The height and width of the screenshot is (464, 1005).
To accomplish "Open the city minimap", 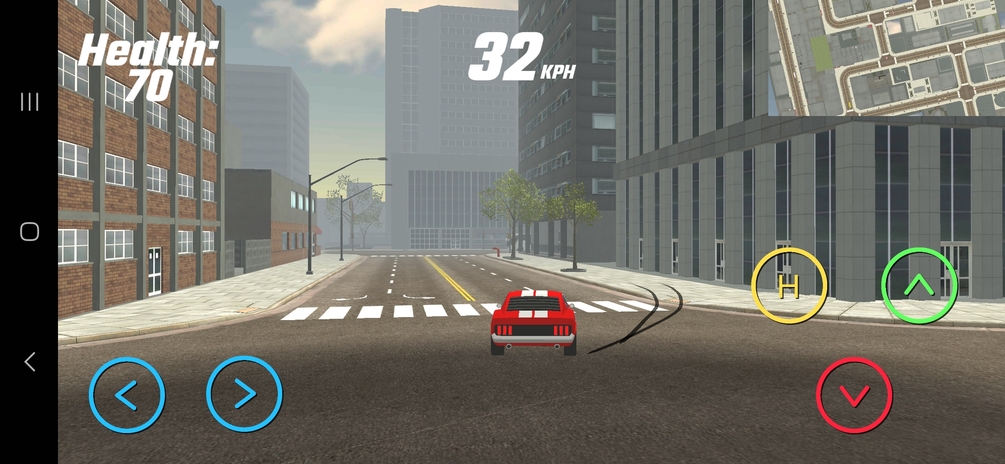I will point(886,57).
